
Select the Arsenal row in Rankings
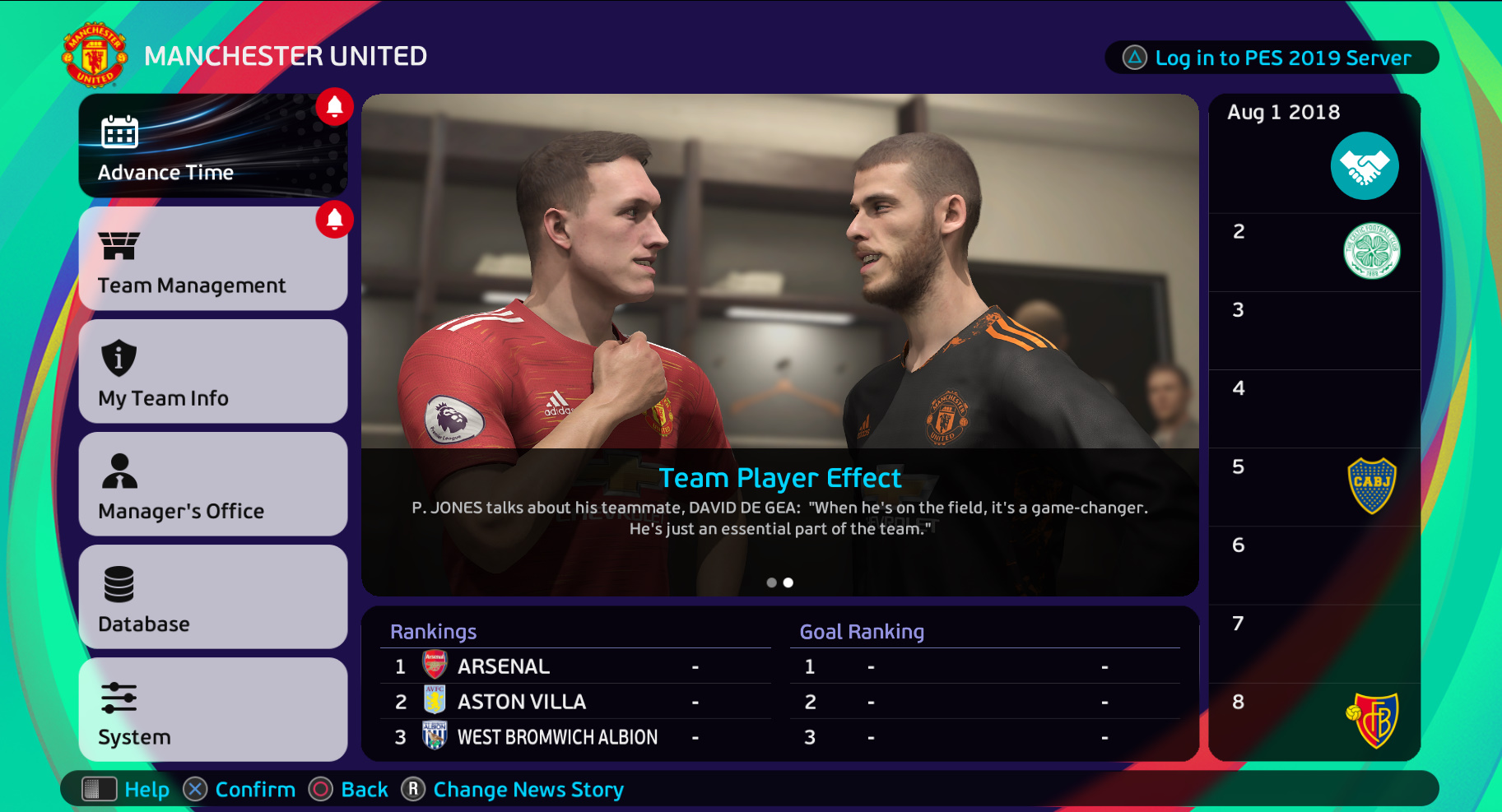click(574, 666)
